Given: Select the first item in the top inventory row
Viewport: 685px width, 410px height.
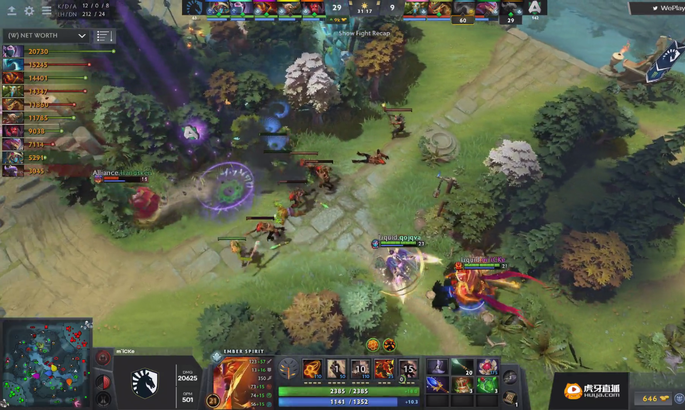Looking at the screenshot, I should coord(436,368).
